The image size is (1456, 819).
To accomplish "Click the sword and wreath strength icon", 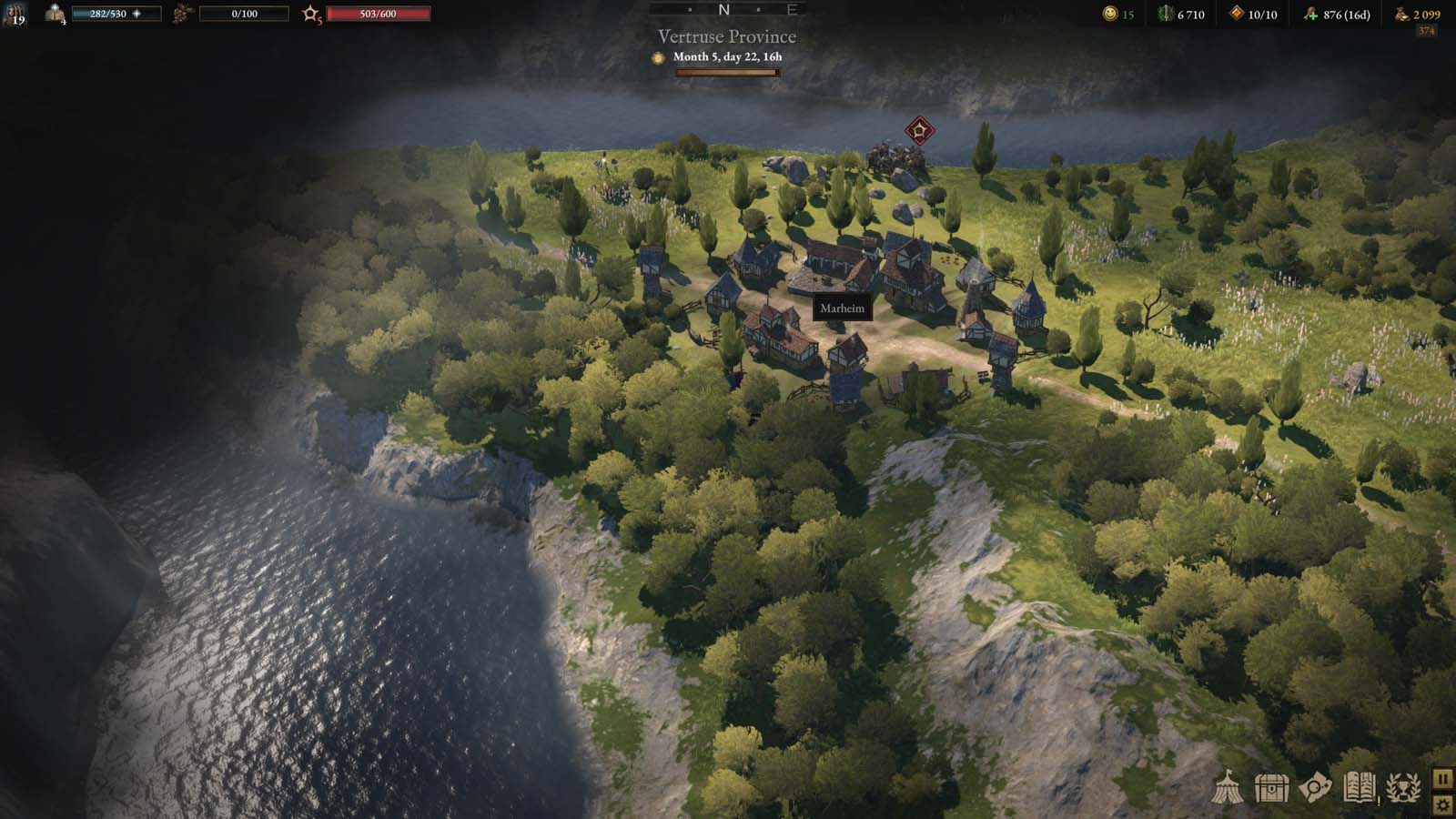I will 1165,14.
